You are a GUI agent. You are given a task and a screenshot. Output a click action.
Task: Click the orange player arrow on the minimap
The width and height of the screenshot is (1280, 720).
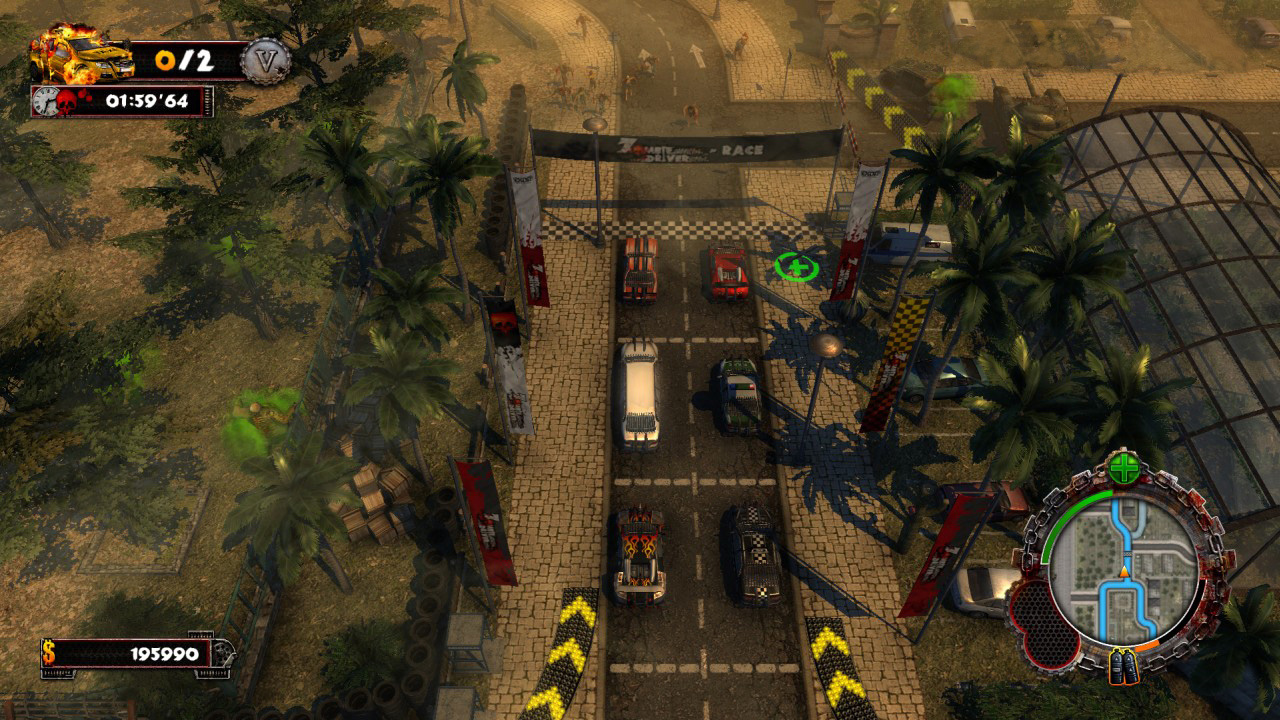[1123, 573]
